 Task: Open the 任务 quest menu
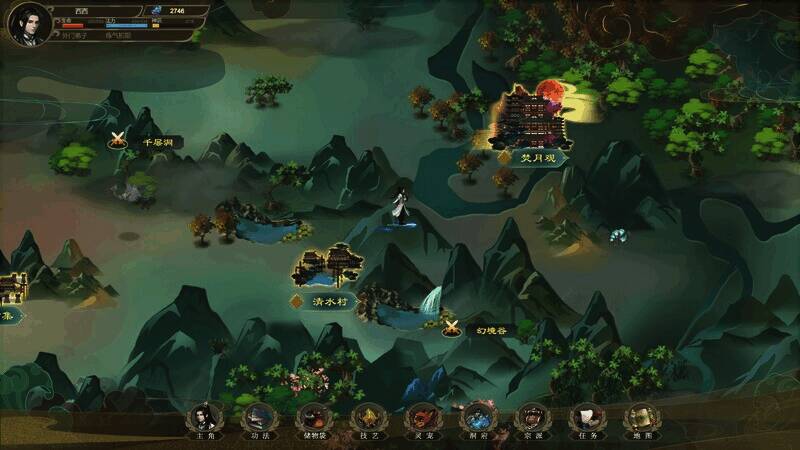pos(585,418)
